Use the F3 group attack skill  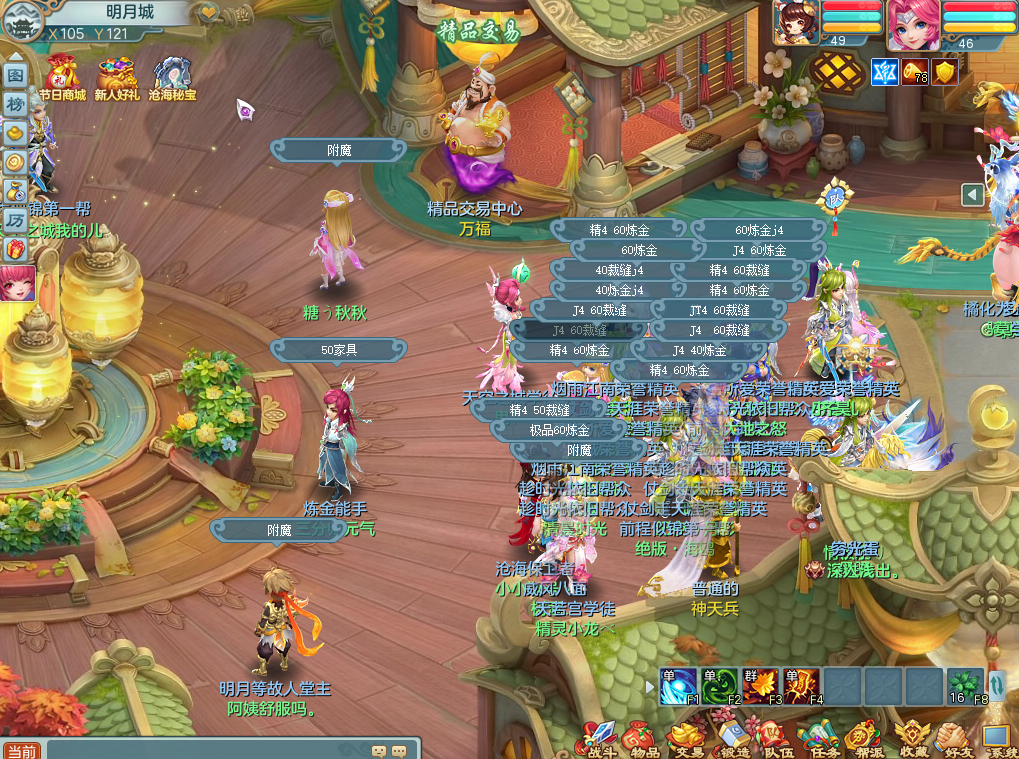tap(760, 686)
